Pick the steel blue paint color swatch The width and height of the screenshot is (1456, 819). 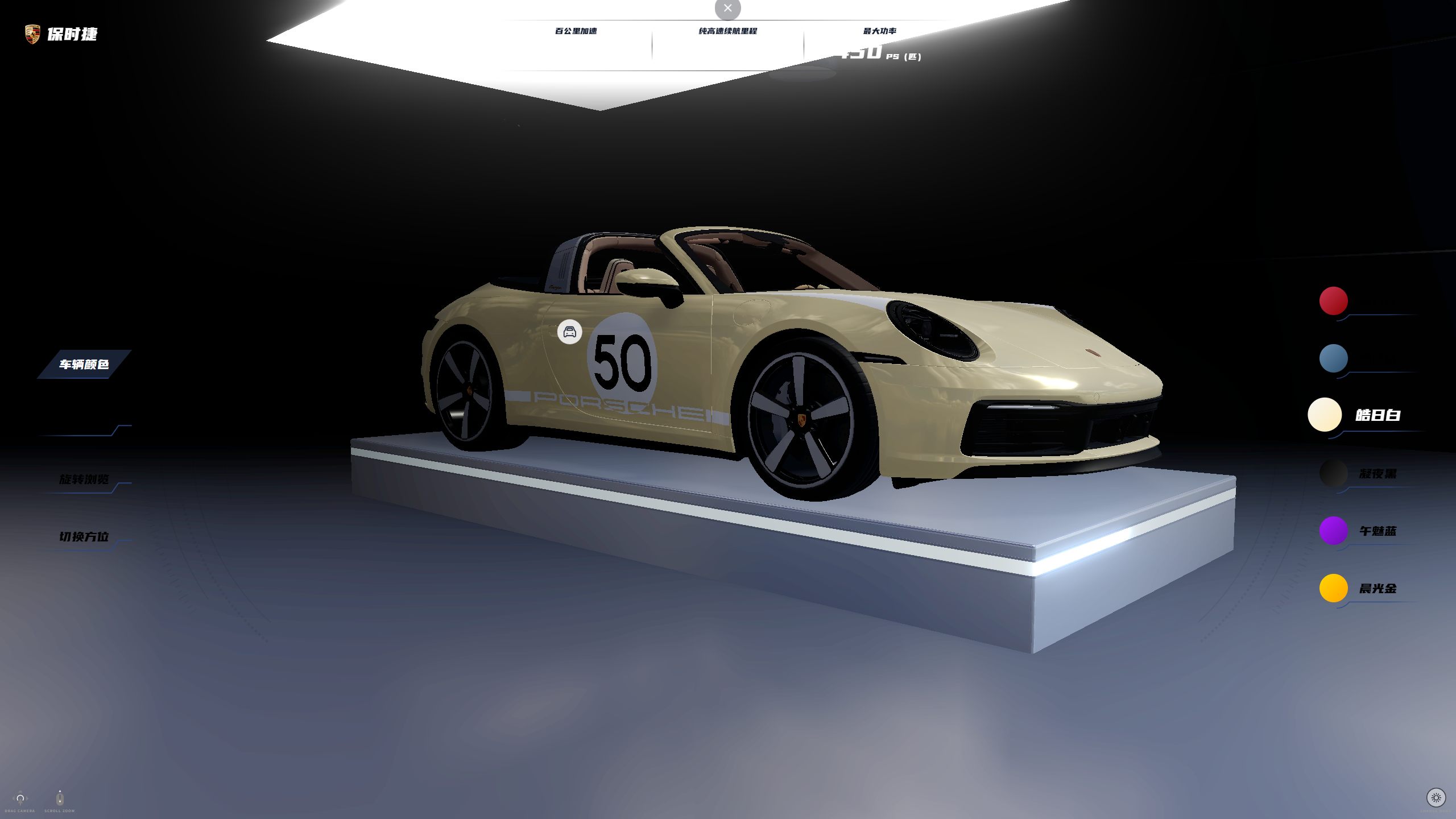pos(1333,358)
